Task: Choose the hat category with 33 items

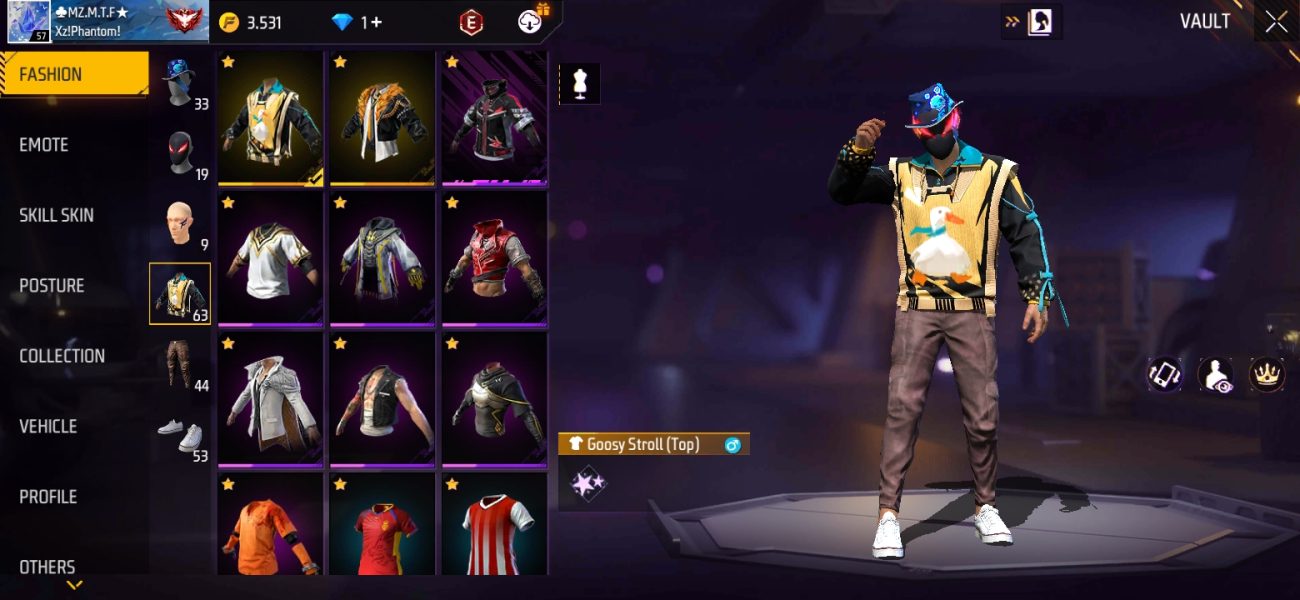Action: coord(180,84)
